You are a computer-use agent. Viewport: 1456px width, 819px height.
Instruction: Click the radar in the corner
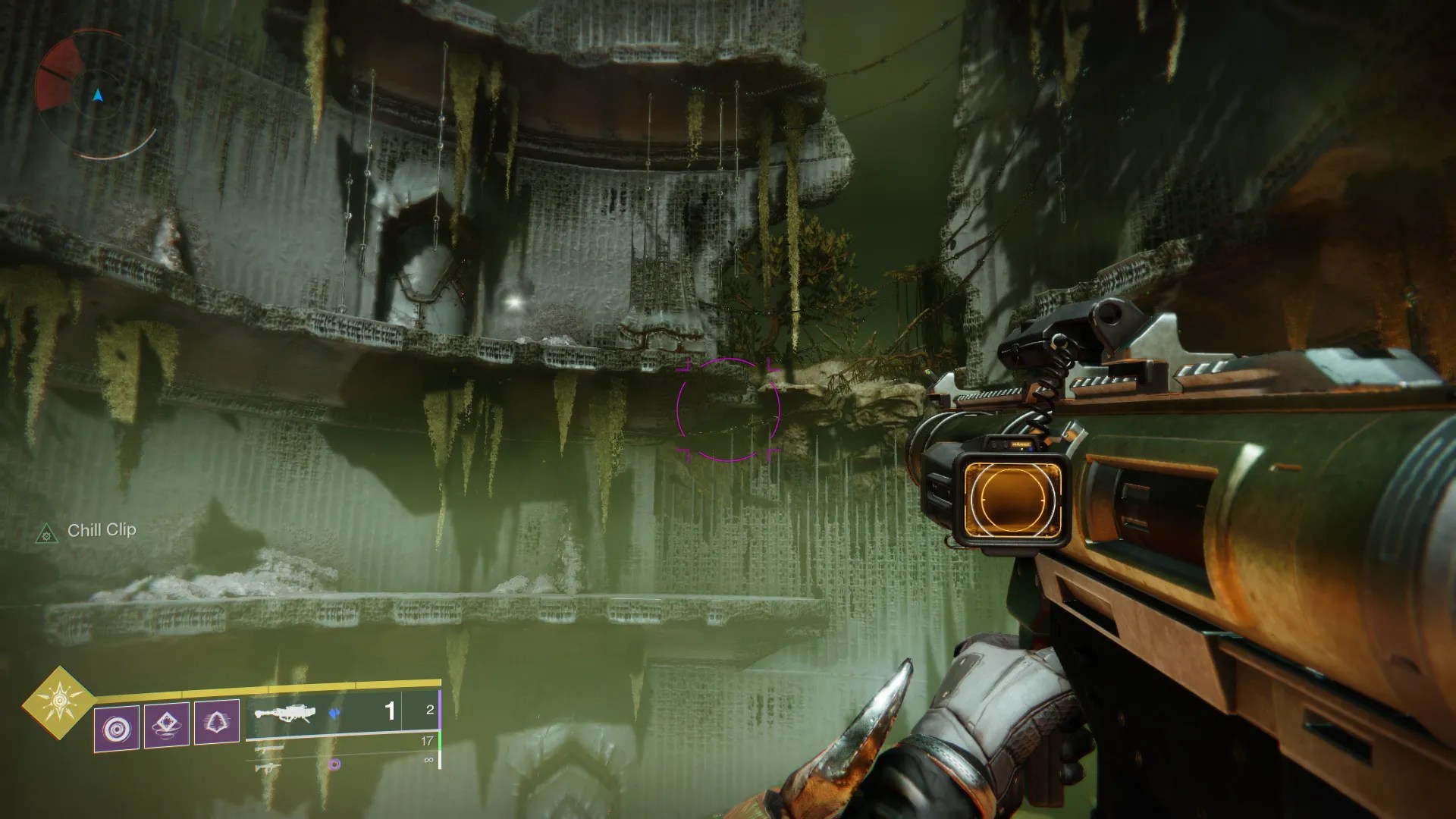(x=97, y=95)
